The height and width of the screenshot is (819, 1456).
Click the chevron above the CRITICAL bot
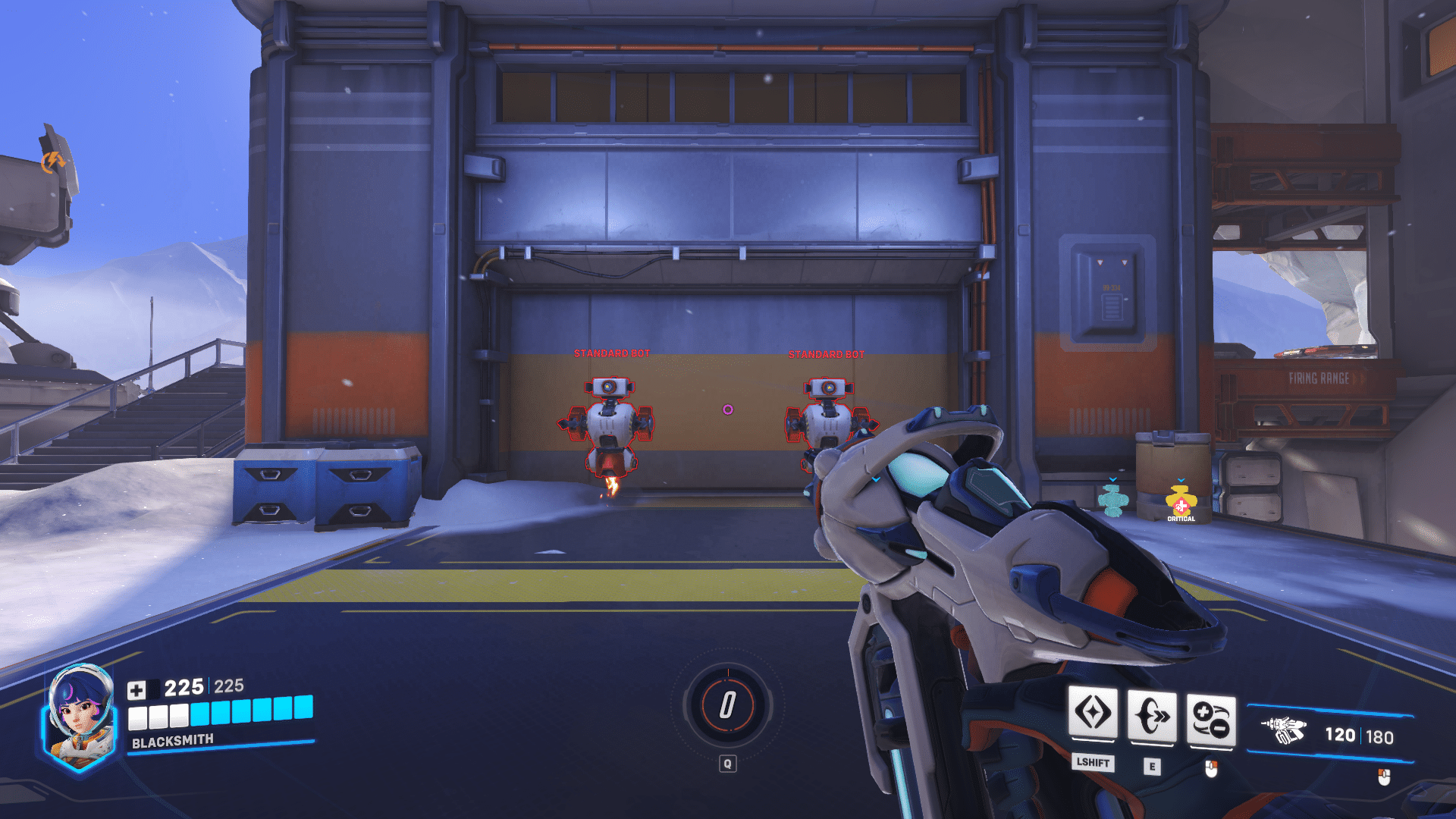[1181, 480]
